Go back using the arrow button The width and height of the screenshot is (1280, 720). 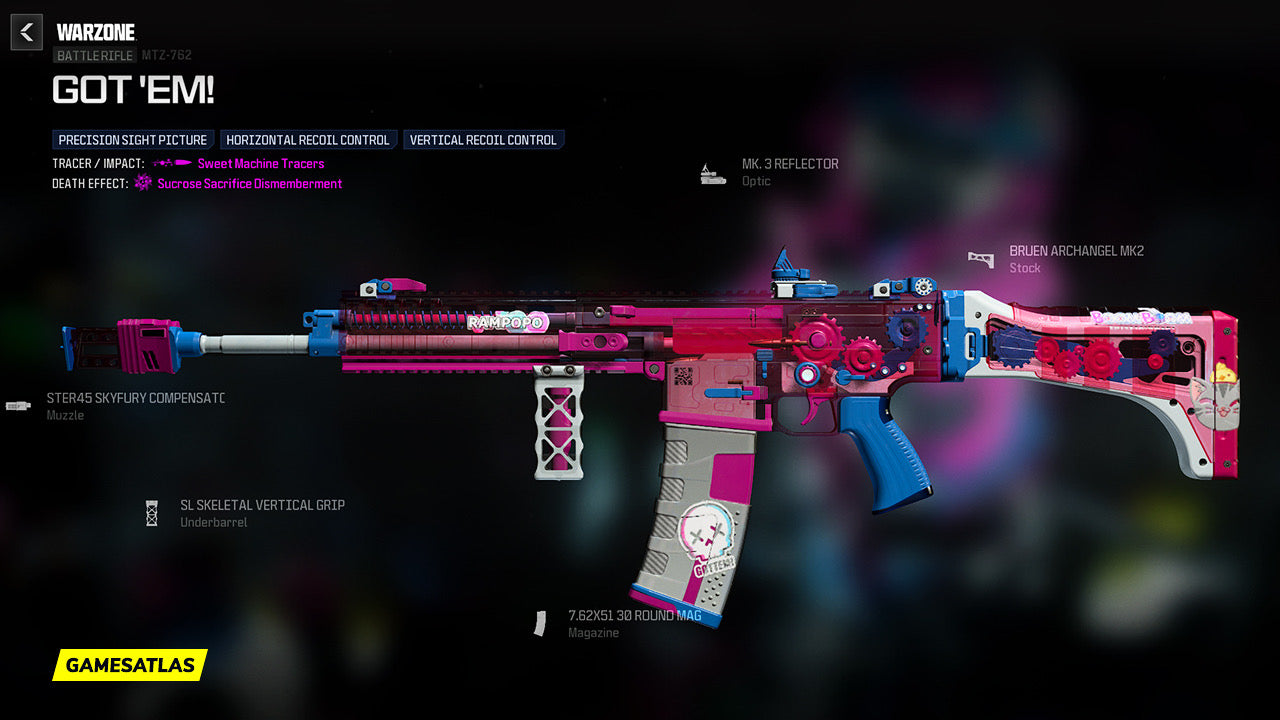pos(27,32)
